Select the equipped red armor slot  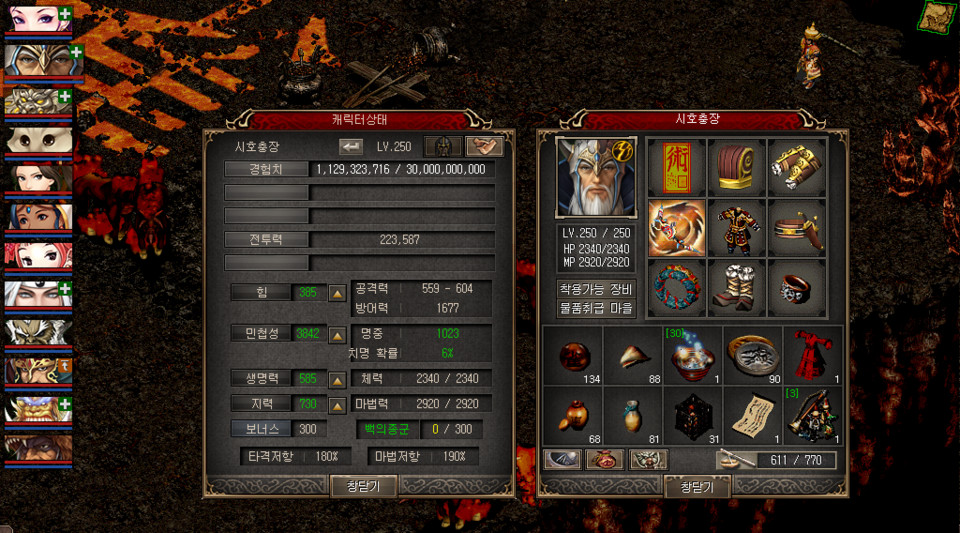coord(737,228)
